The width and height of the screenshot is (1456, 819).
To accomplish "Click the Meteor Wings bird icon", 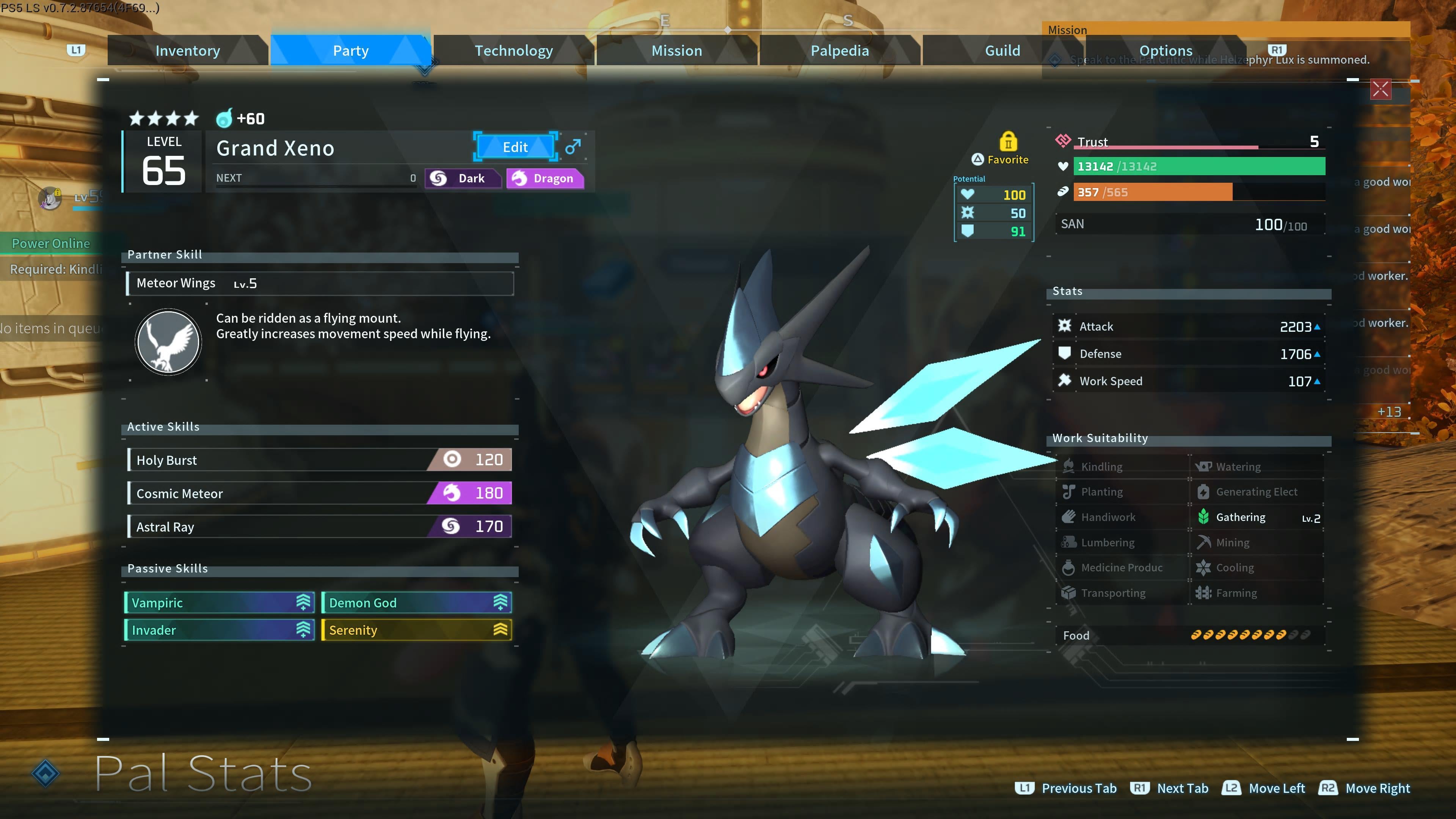I will click(168, 342).
